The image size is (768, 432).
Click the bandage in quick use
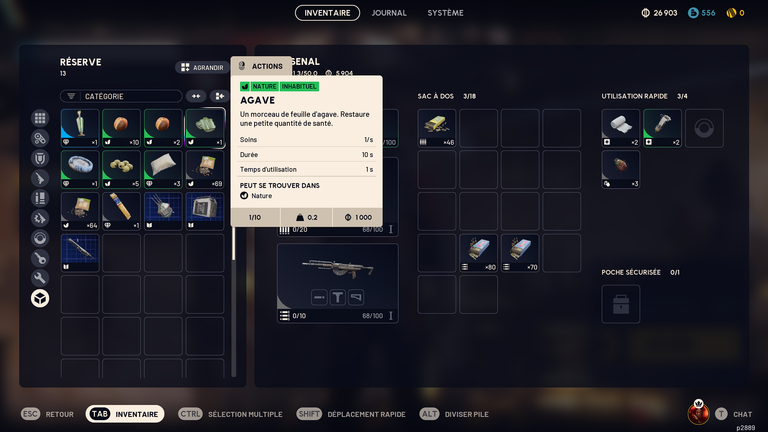[620, 128]
